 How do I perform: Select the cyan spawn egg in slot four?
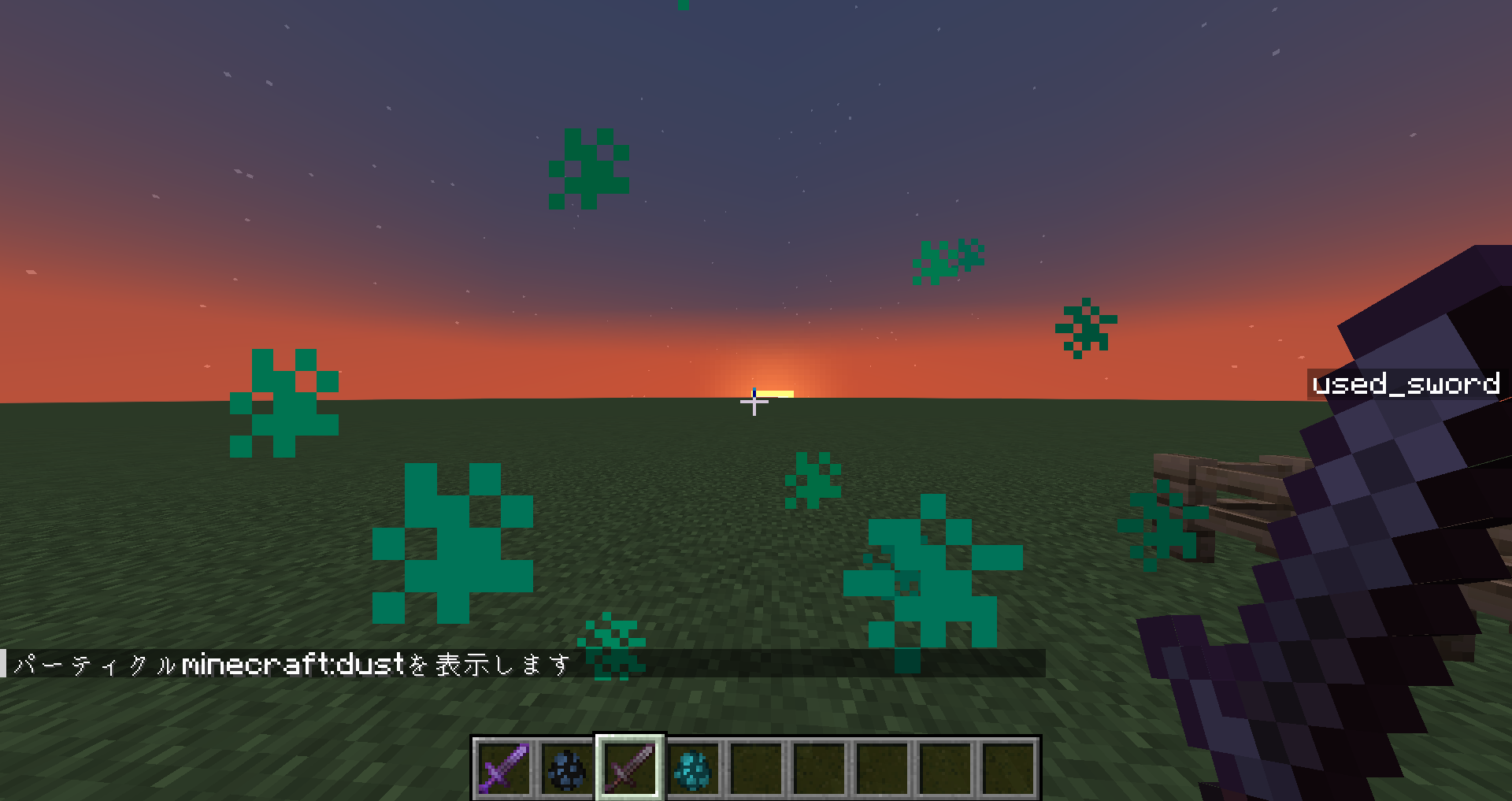click(693, 769)
